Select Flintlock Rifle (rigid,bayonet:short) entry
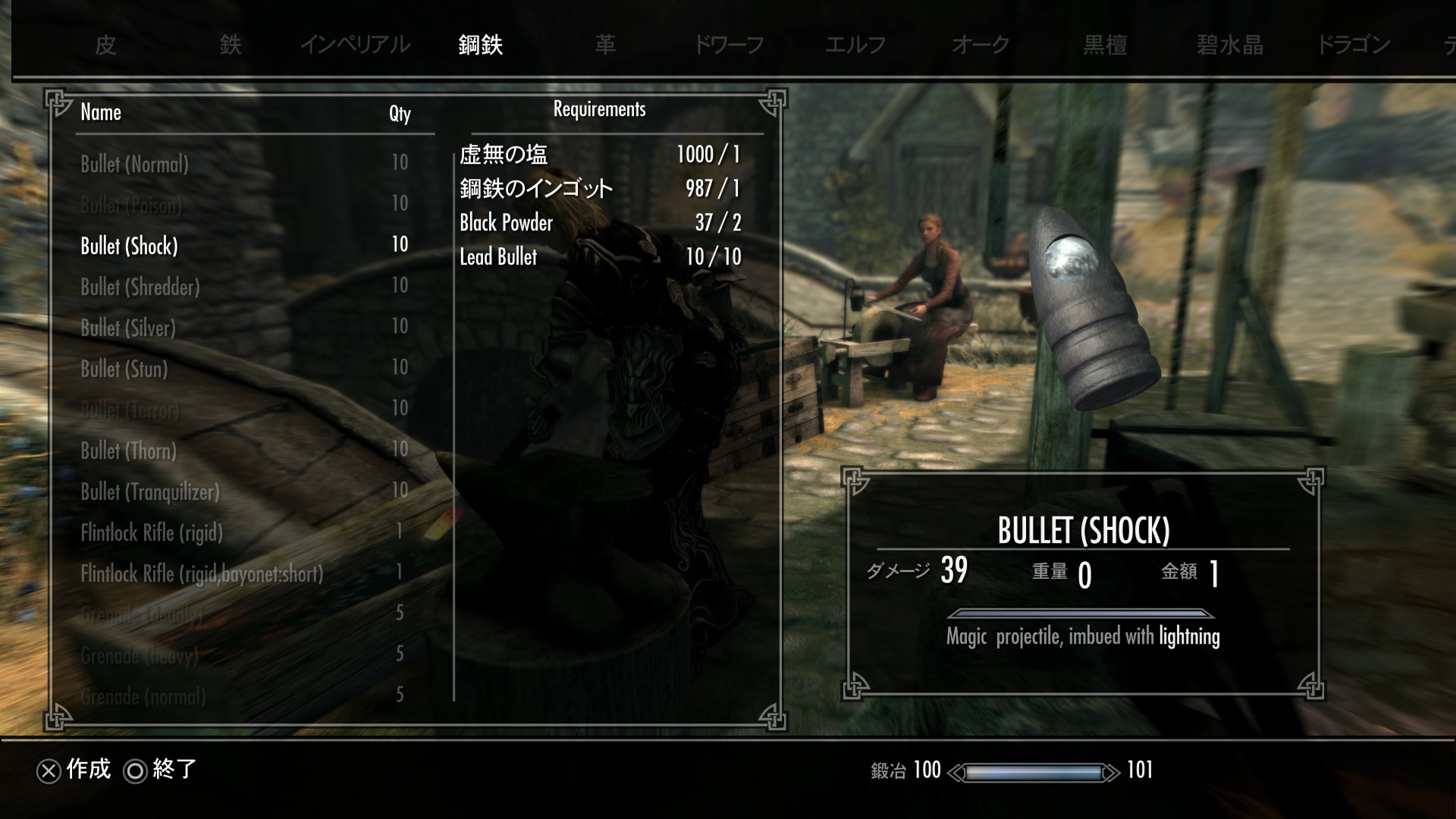This screenshot has width=1456, height=819. (202, 573)
